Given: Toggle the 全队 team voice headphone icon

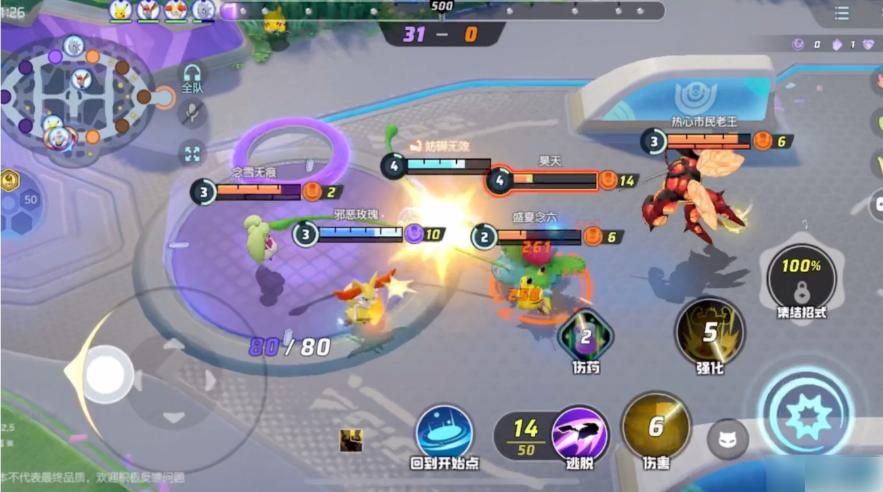Looking at the screenshot, I should pyautogui.click(x=192, y=75).
